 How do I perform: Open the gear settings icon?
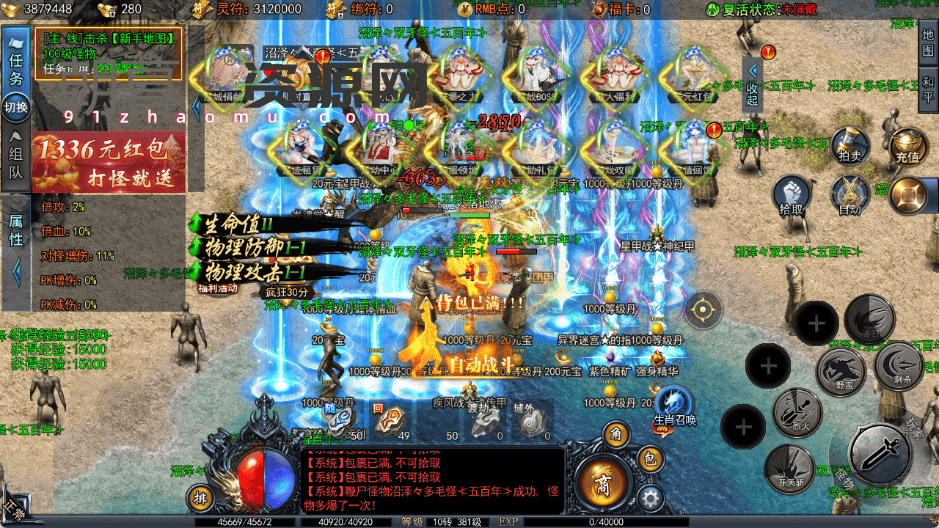tap(651, 497)
